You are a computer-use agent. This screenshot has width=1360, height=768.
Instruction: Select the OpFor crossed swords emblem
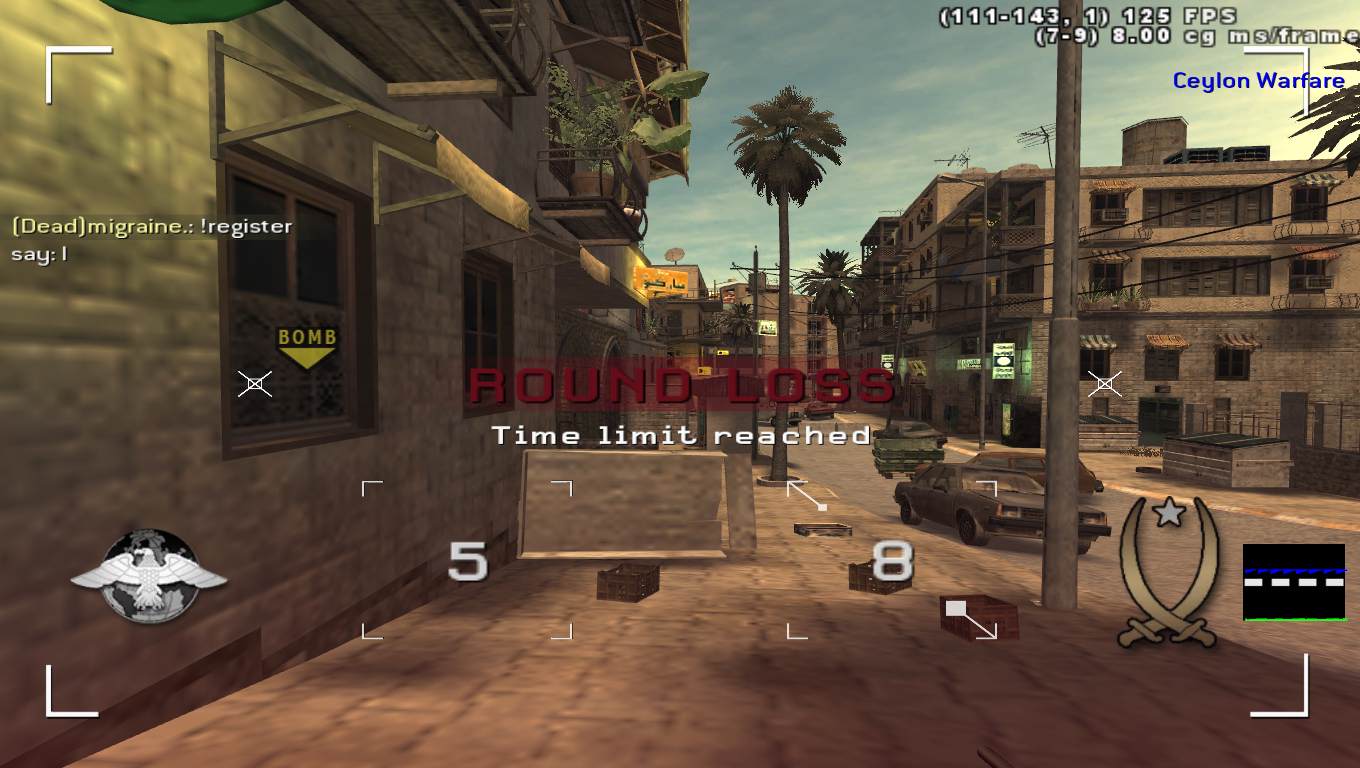pyautogui.click(x=1168, y=572)
